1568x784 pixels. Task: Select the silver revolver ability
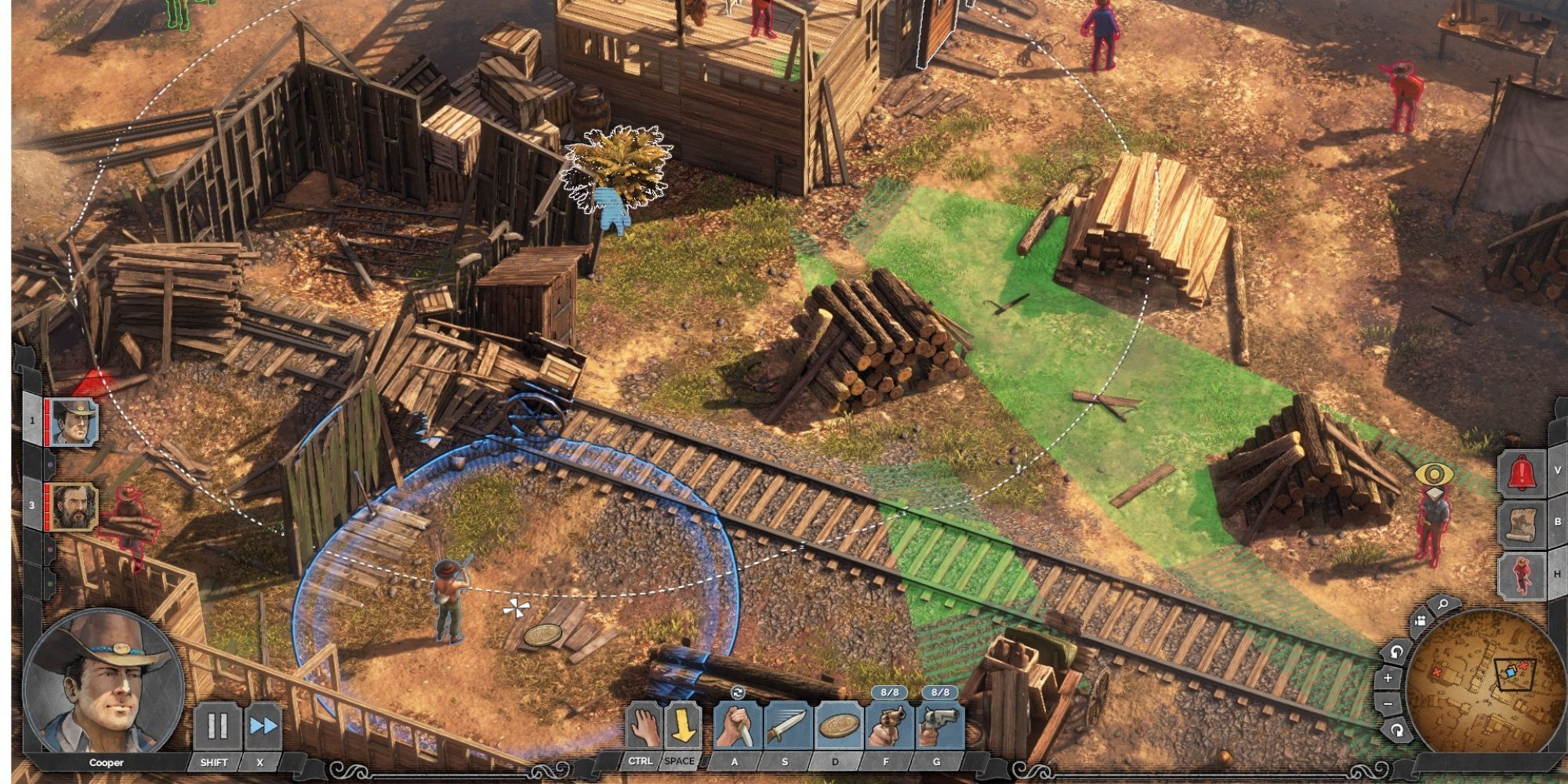coord(938,726)
